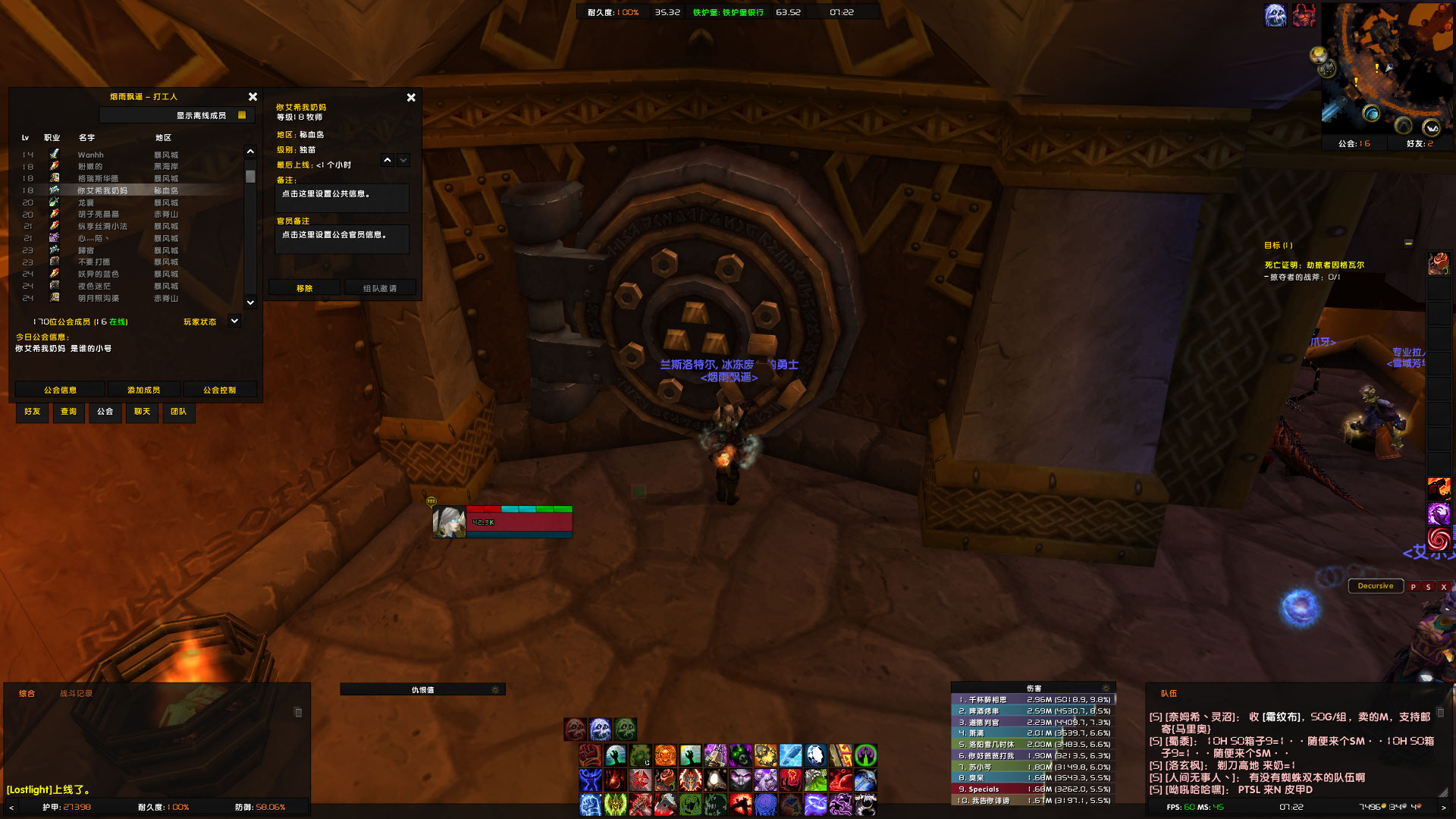Activate the red Blood Presence icon above action bars
This screenshot has width=1456, height=819.
coord(574,728)
